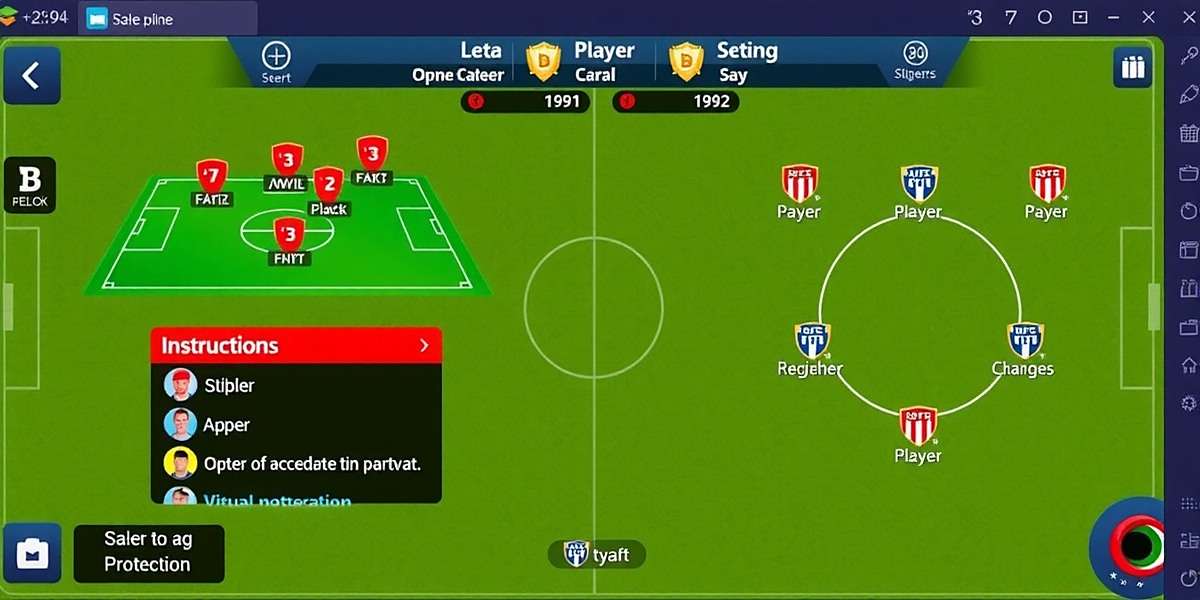Select the B Pelok side button
The image size is (1200, 600).
[x=30, y=185]
